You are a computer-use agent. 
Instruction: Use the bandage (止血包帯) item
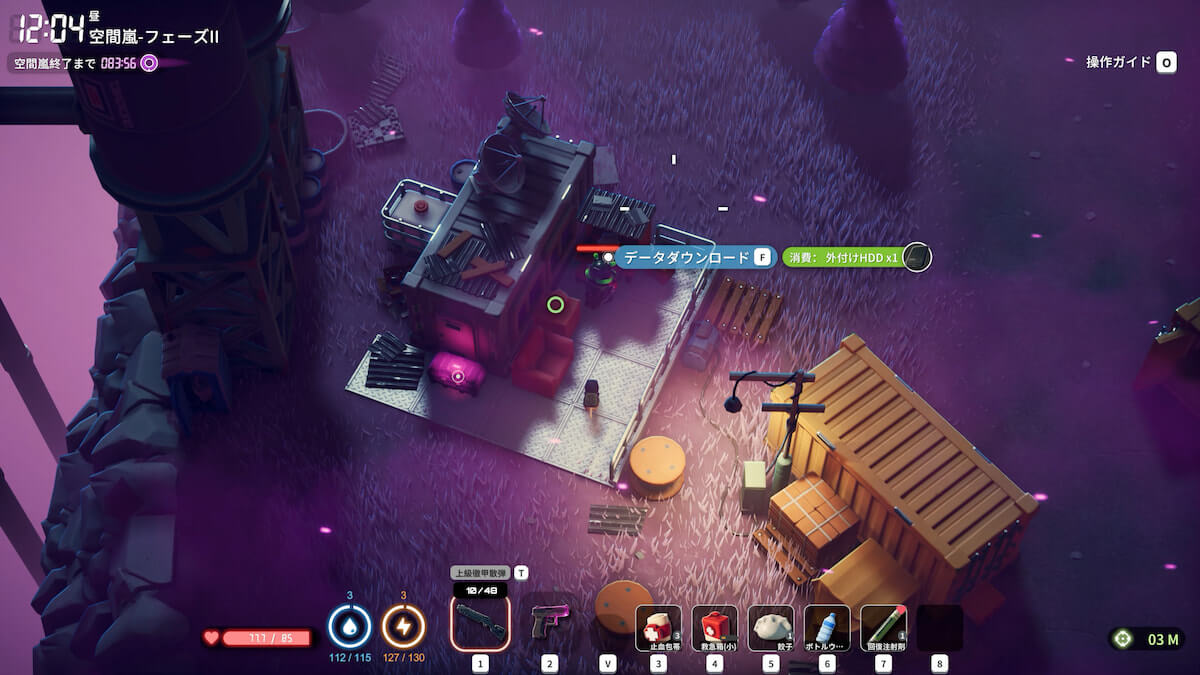click(658, 628)
